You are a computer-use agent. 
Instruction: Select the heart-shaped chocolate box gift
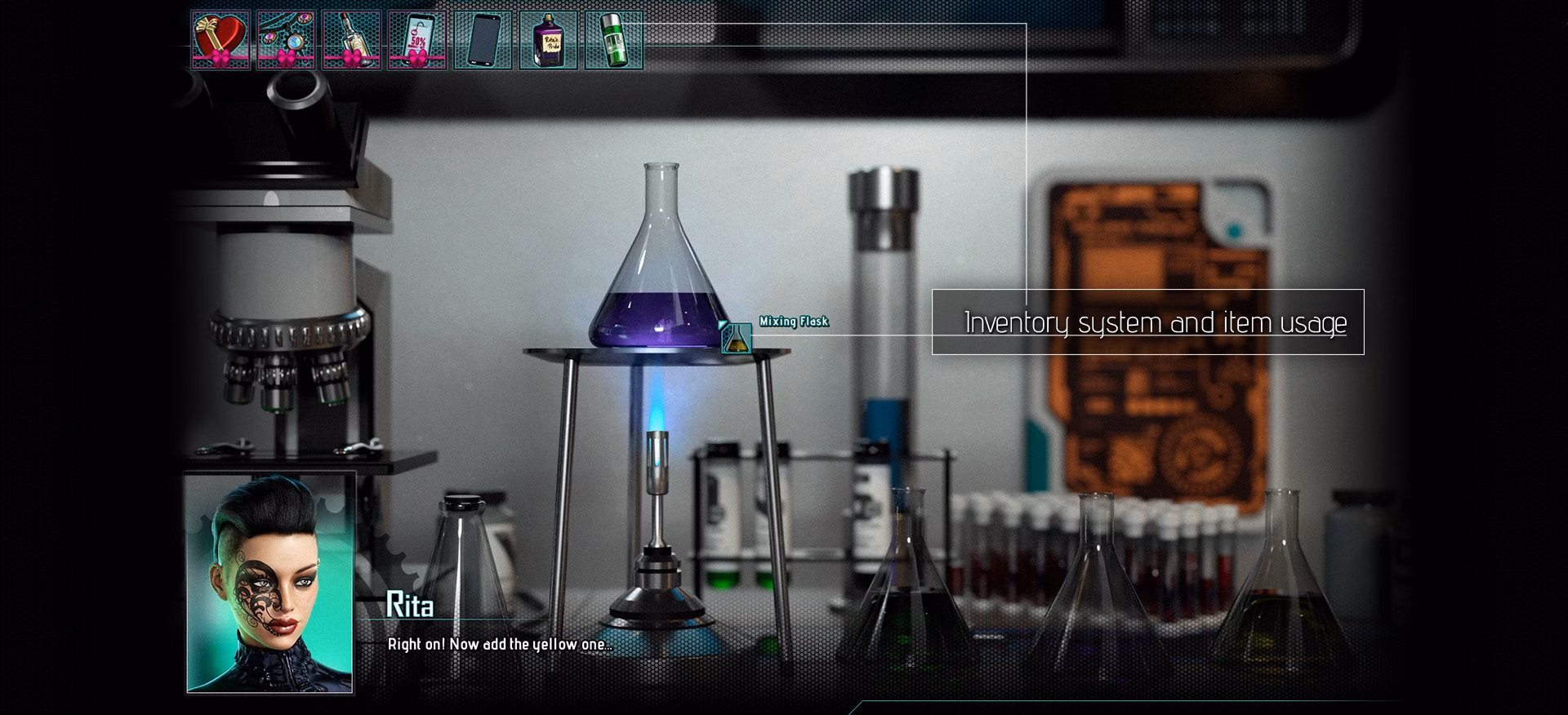pos(220,39)
